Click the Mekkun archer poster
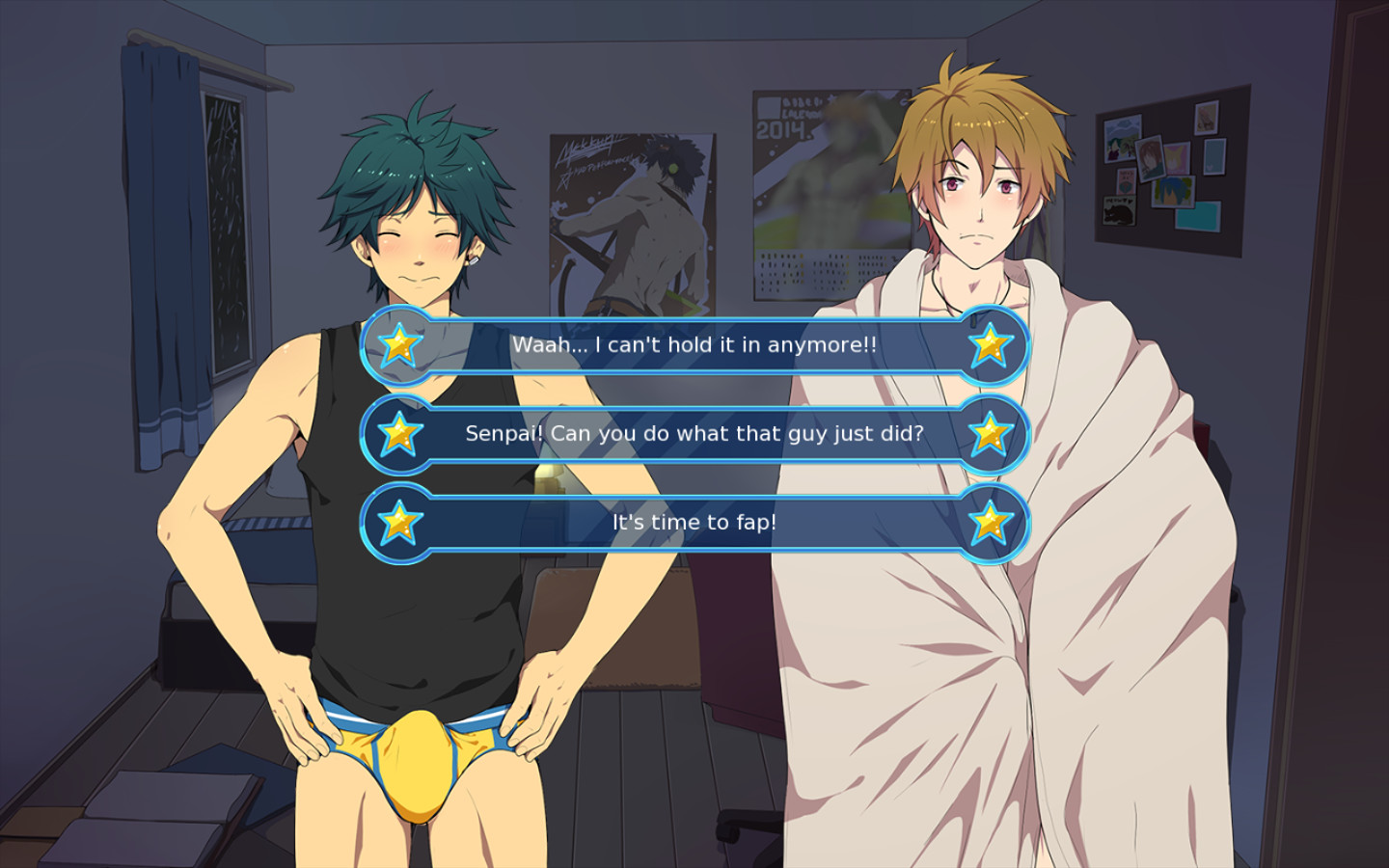This screenshot has width=1389, height=868. coord(632,222)
